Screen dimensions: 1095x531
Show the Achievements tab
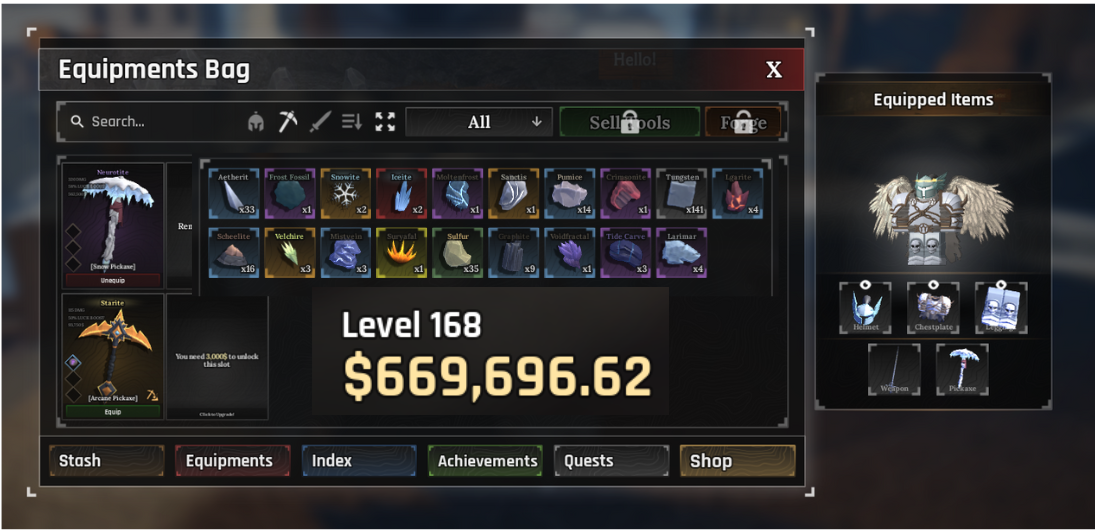485,461
